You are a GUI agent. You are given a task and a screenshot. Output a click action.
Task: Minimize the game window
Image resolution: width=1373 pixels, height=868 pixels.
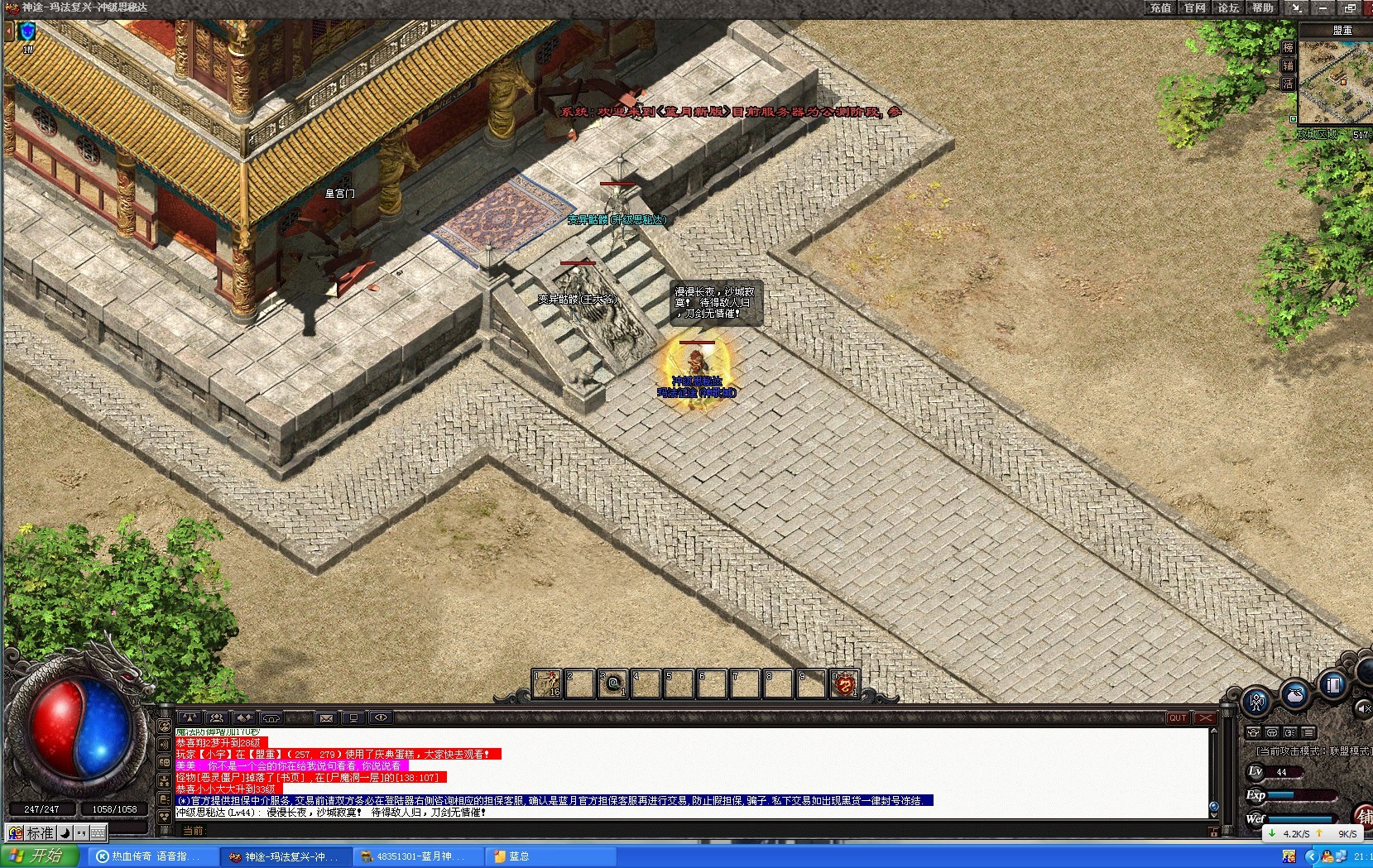(x=1323, y=8)
